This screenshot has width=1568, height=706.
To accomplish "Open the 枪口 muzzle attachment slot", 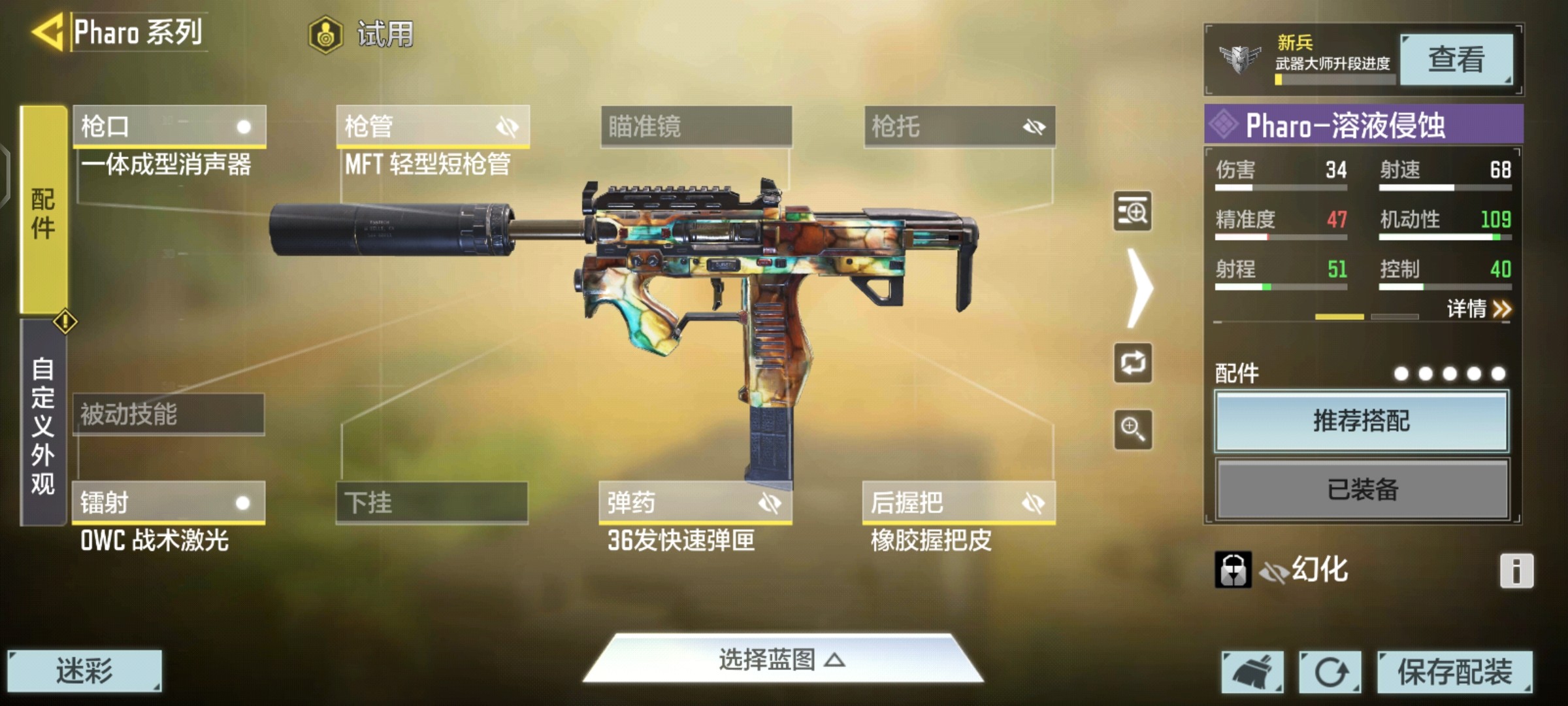I will click(x=169, y=126).
